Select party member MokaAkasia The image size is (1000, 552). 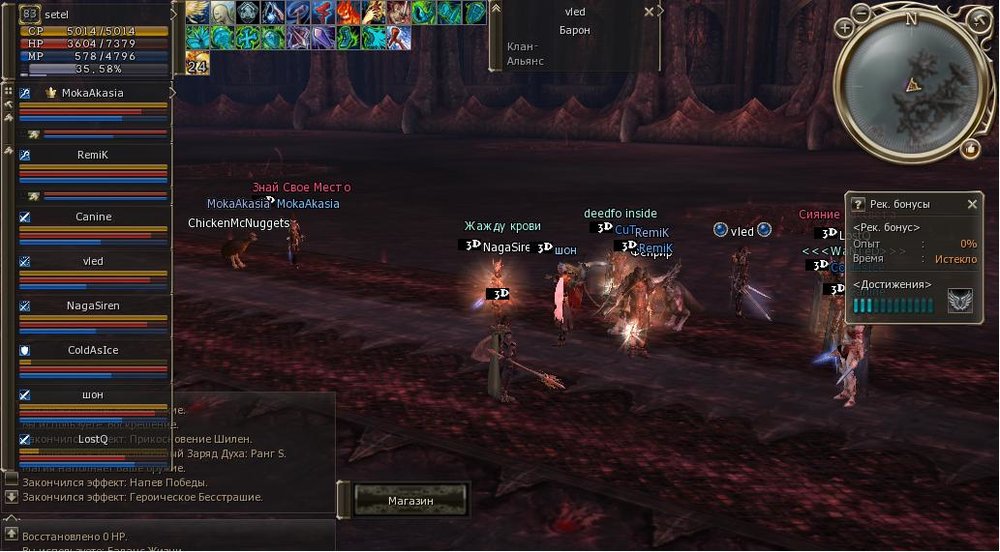pos(93,93)
